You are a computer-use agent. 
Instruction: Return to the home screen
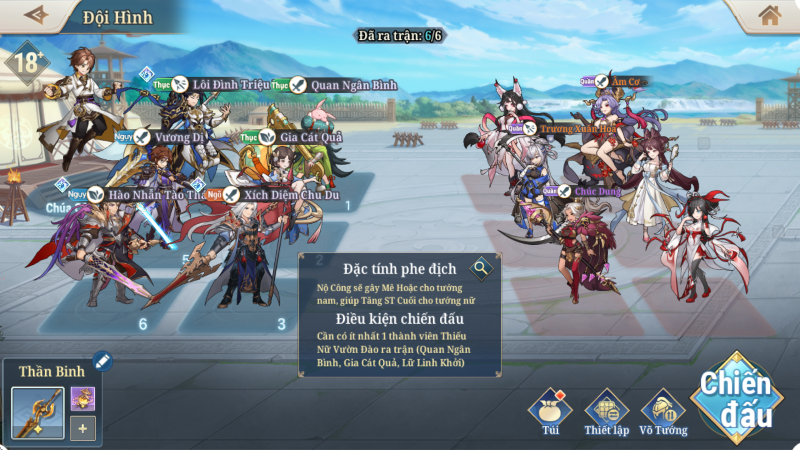769,15
